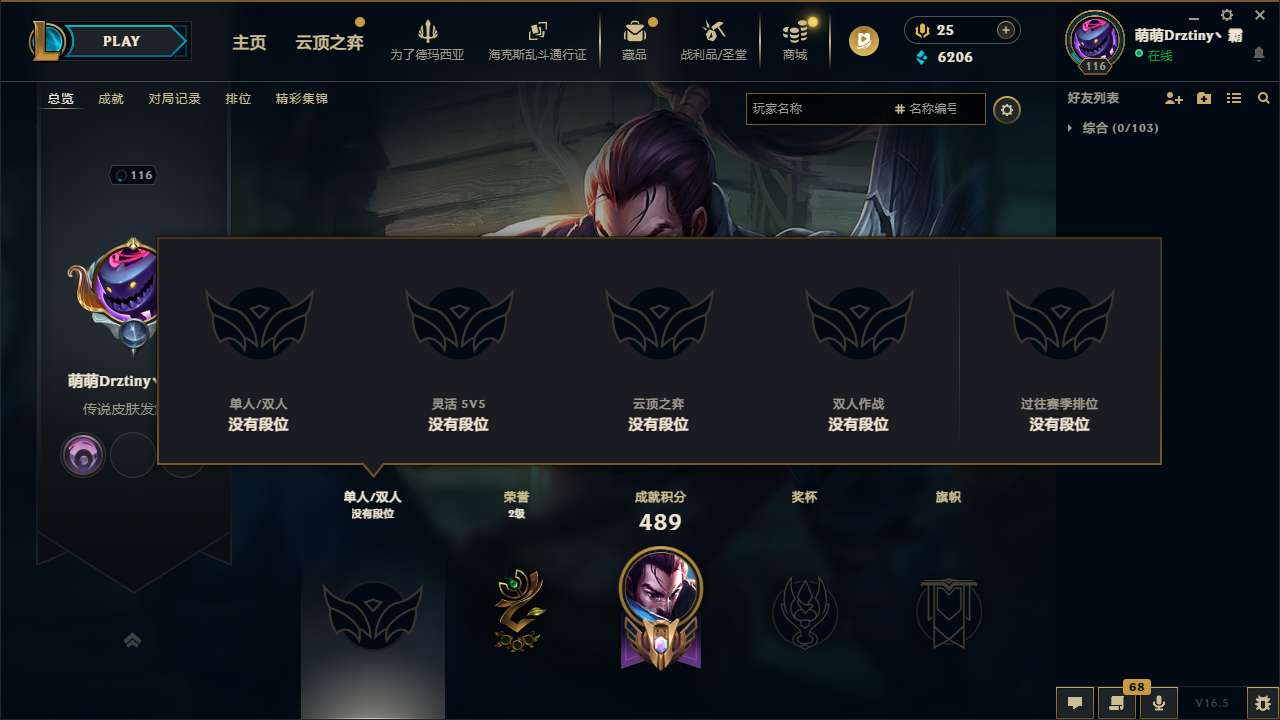The width and height of the screenshot is (1280, 720).
Task: Open messages icon showing 68 notifications
Action: [x=1118, y=703]
